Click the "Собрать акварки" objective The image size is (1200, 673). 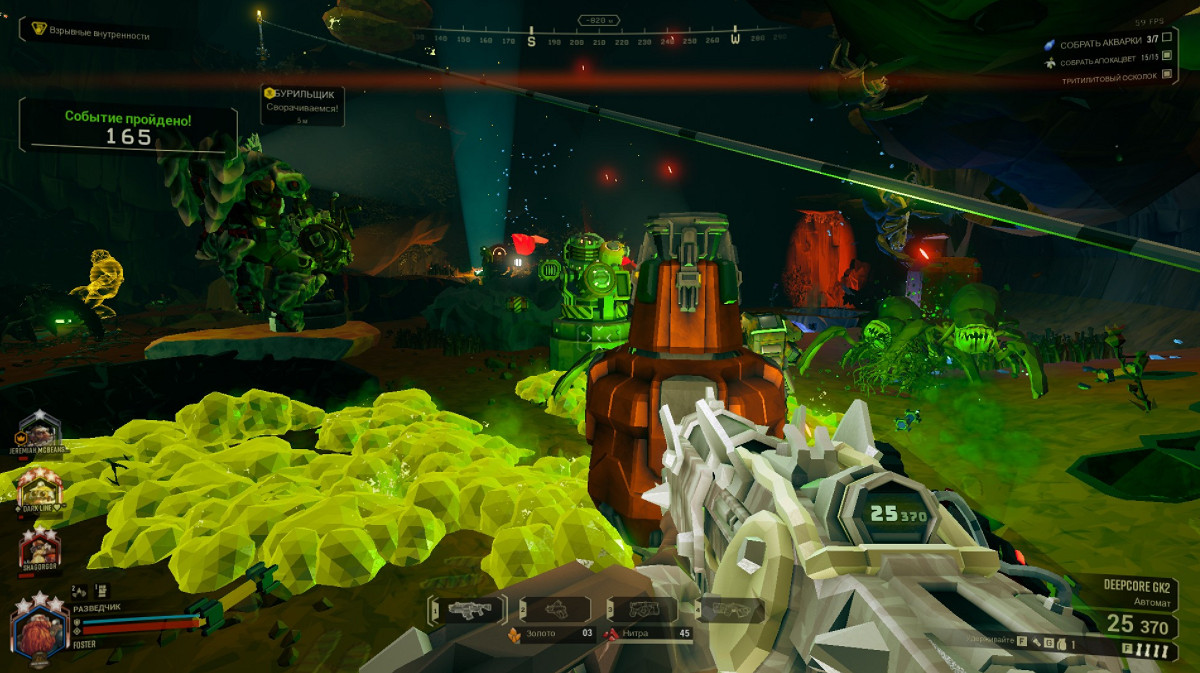click(x=1101, y=44)
